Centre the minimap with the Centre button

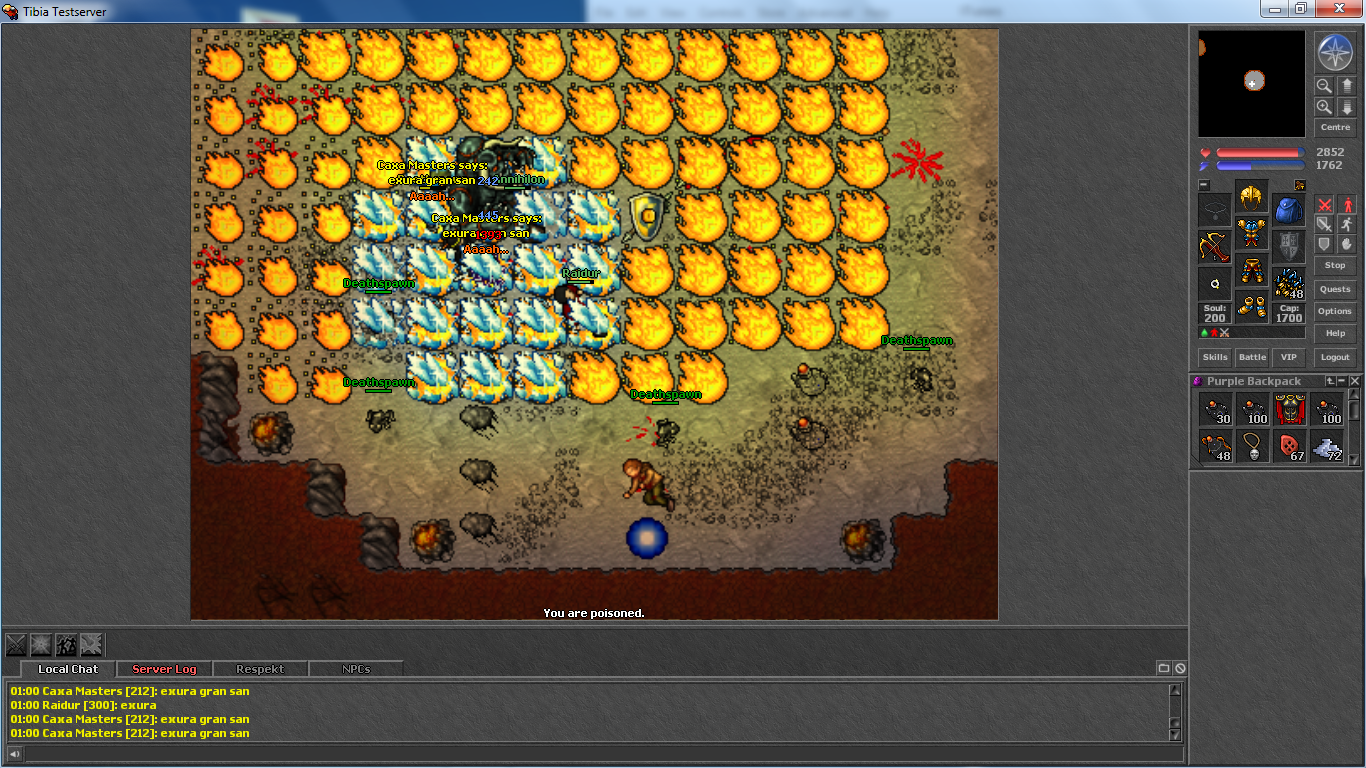1335,128
